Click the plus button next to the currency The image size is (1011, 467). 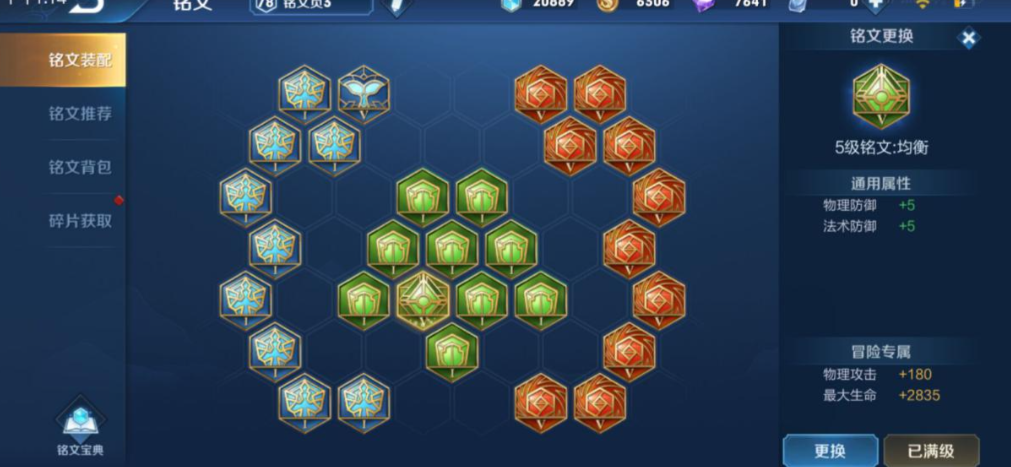pyautogui.click(x=875, y=4)
